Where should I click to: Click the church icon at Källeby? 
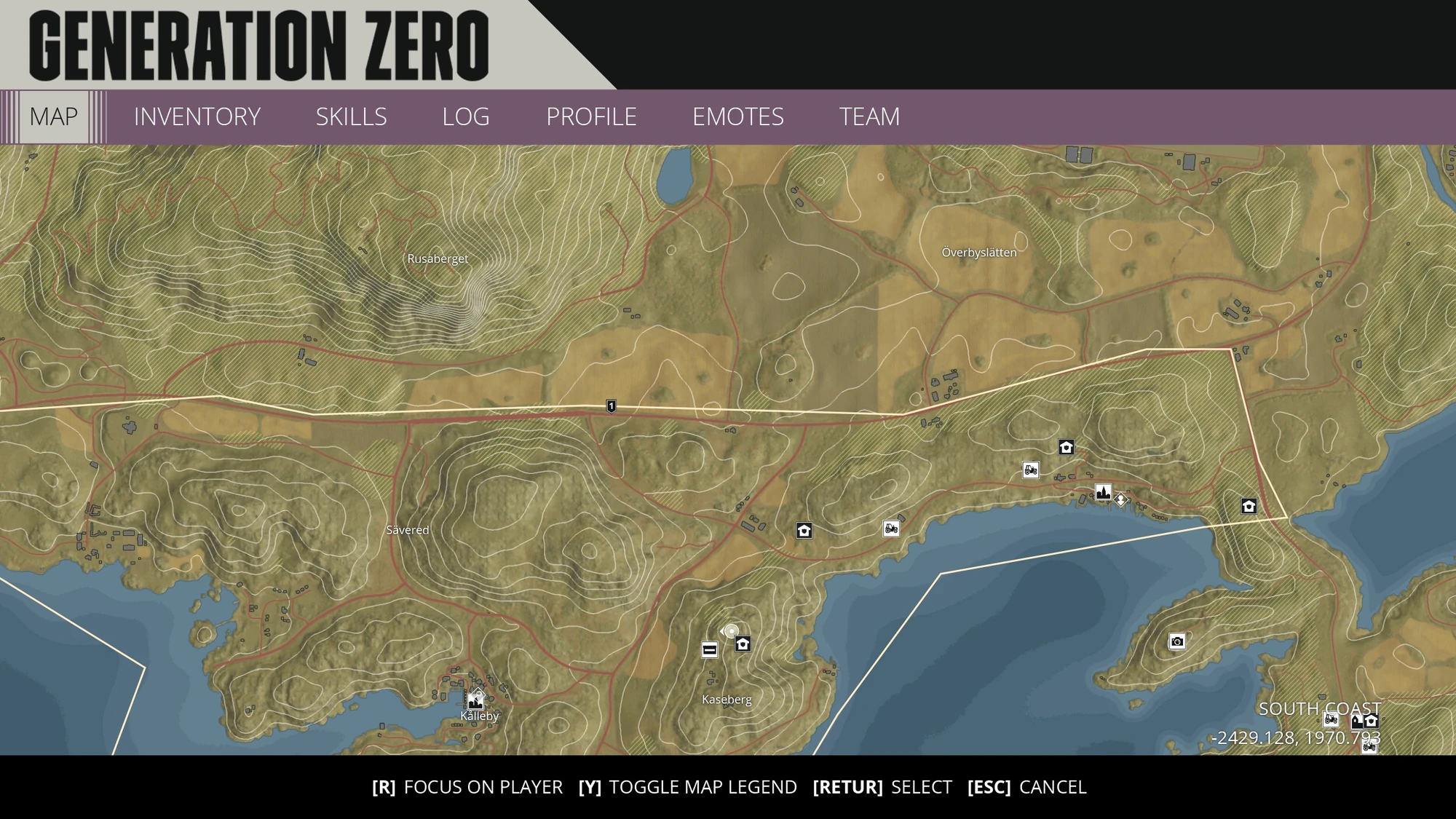click(477, 703)
